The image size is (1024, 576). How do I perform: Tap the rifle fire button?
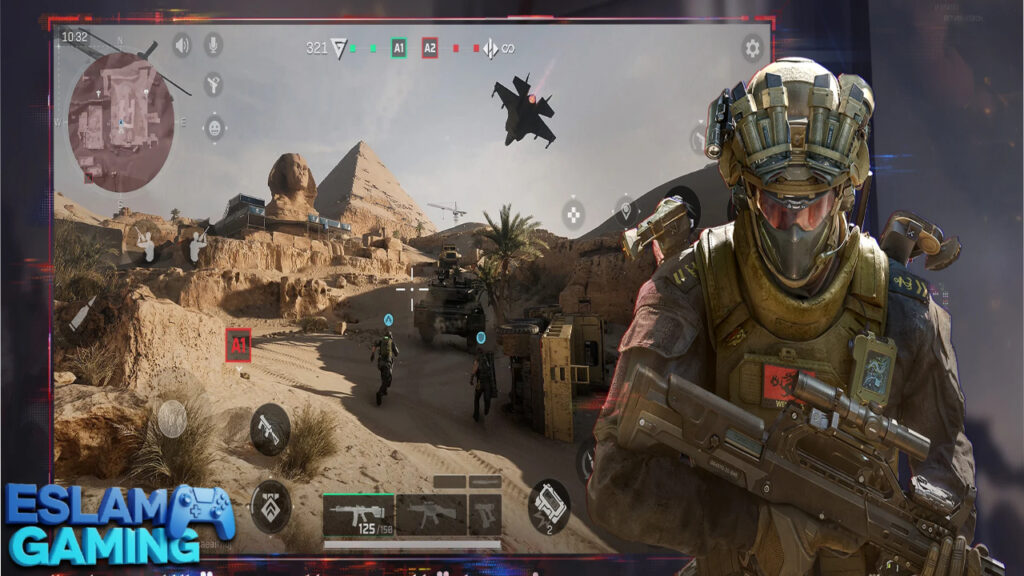tap(269, 429)
